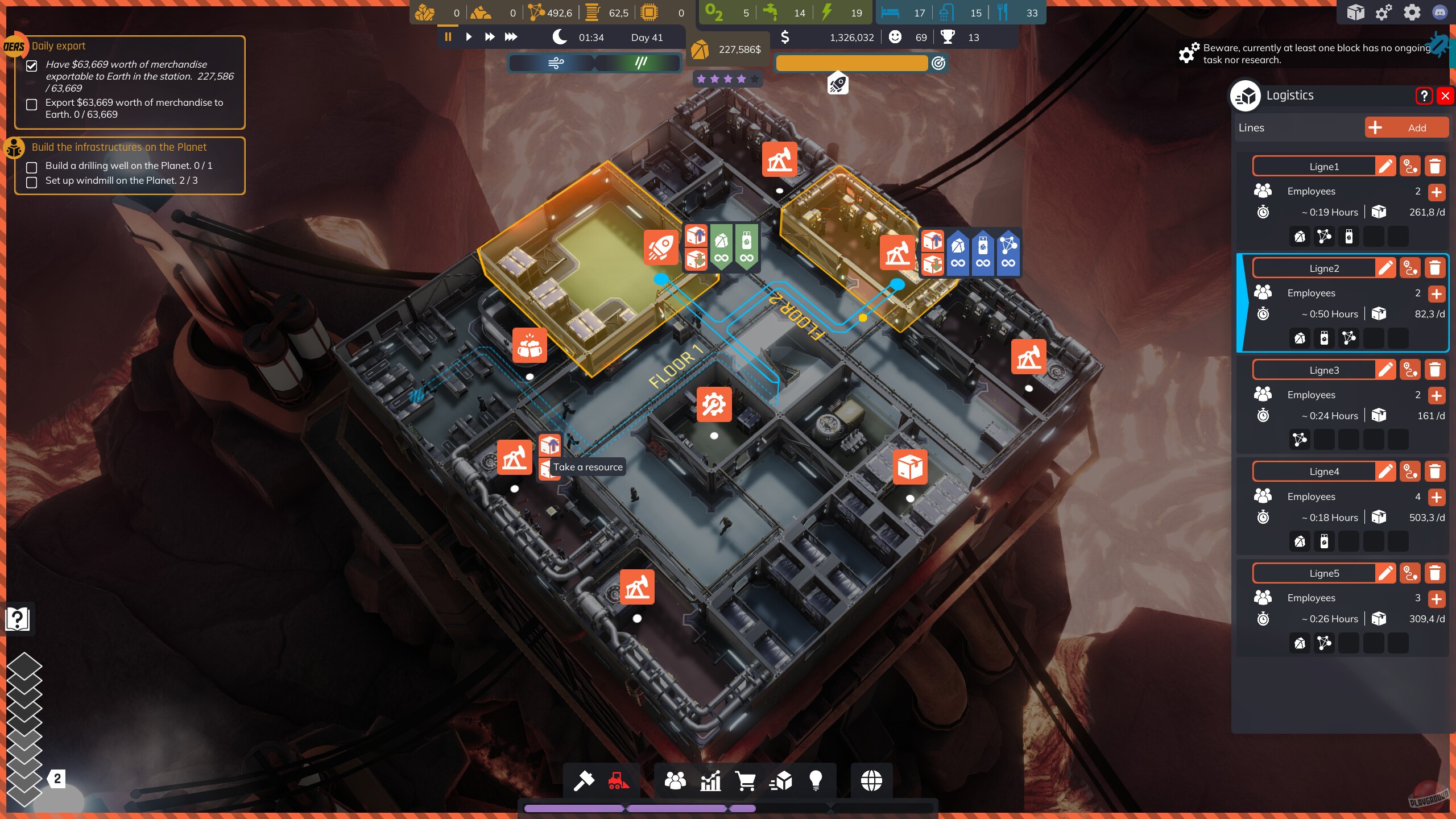This screenshot has width=1456, height=819.
Task: Delete Ligne5 using the trash icon
Action: point(1436,573)
